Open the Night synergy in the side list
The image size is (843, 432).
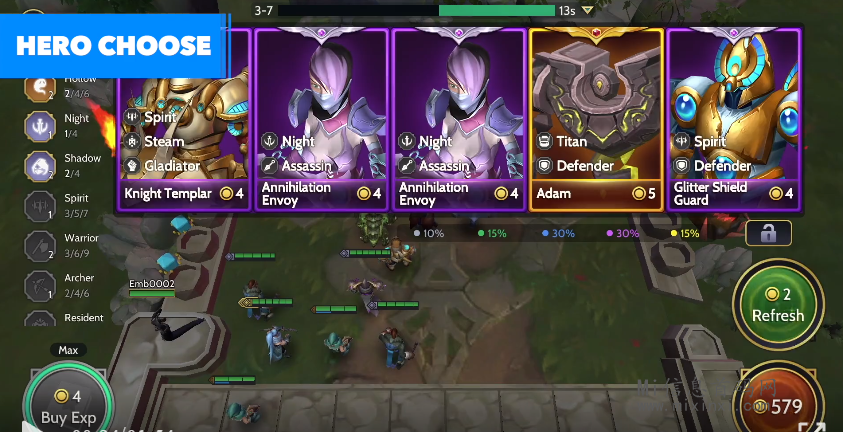[40, 126]
